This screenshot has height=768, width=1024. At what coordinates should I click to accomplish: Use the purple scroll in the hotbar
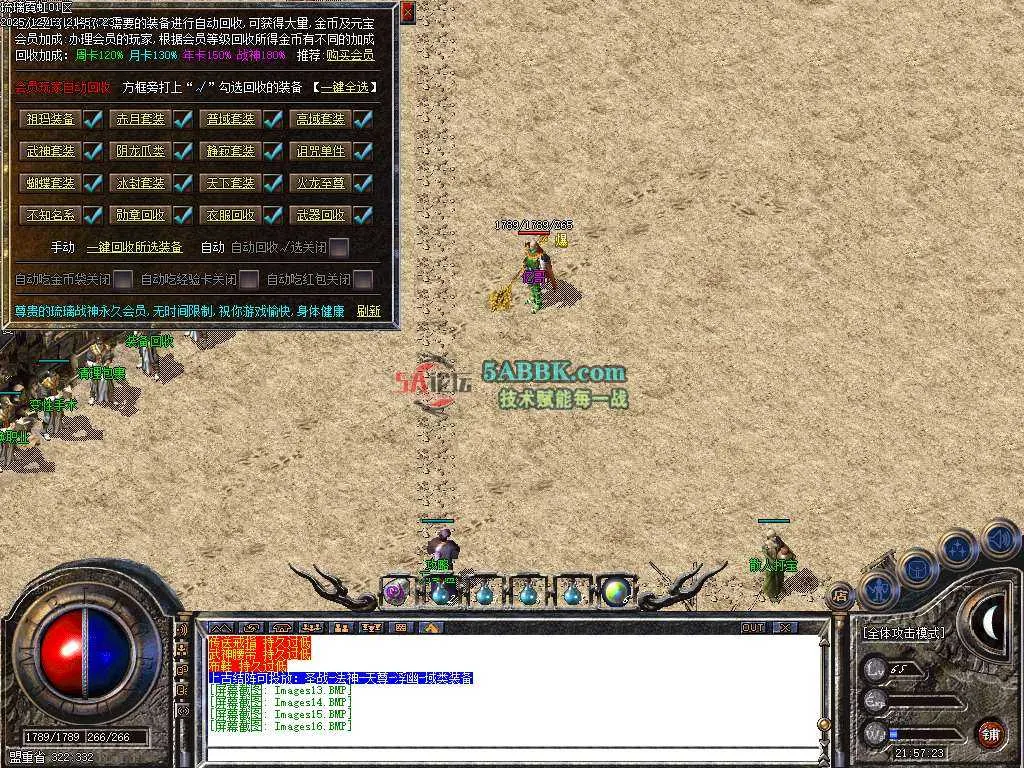point(395,592)
